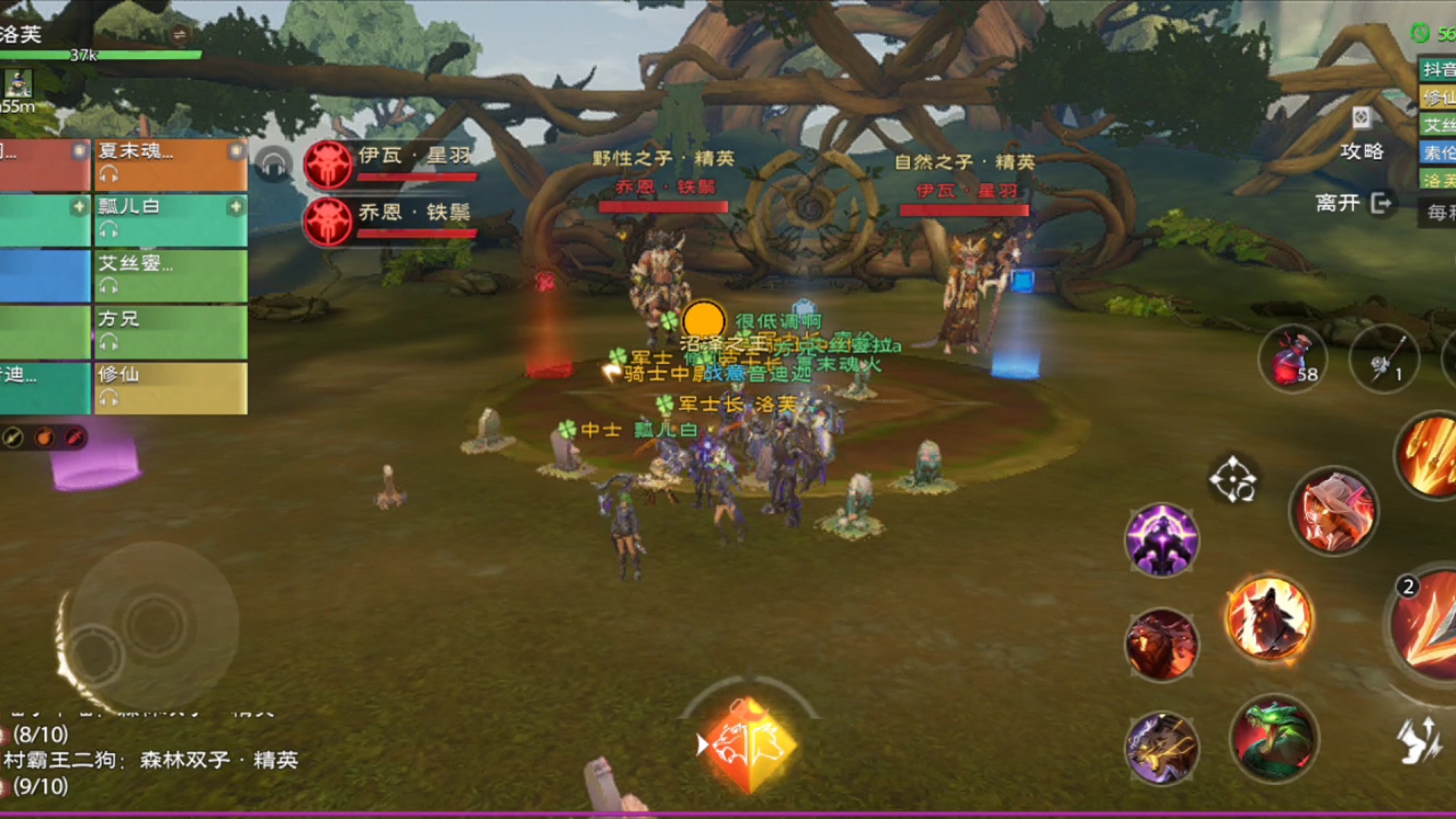The height and width of the screenshot is (819, 1456).
Task: Toggle the headphone voice button
Action: [x=274, y=164]
